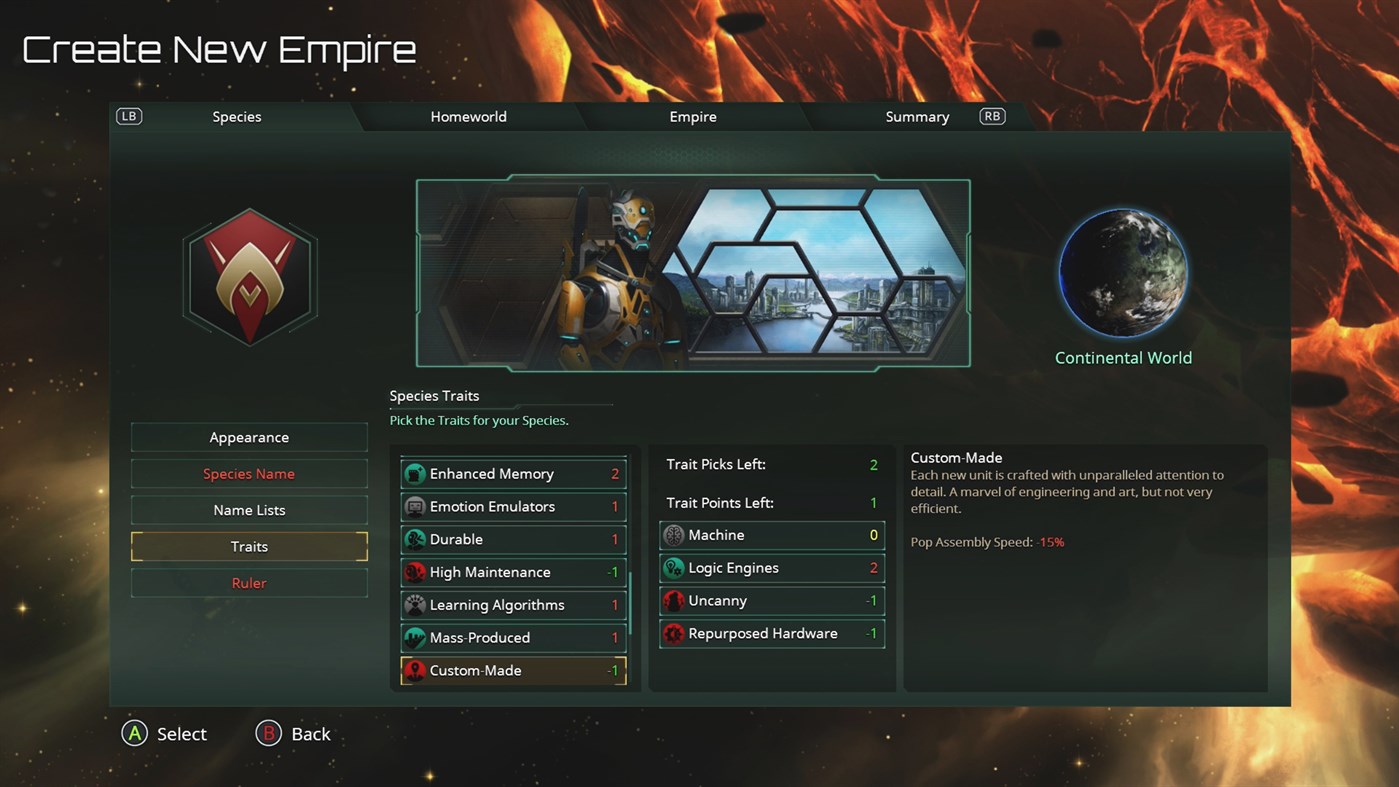This screenshot has width=1399, height=787.
Task: Open the Summary tab
Action: (x=916, y=116)
